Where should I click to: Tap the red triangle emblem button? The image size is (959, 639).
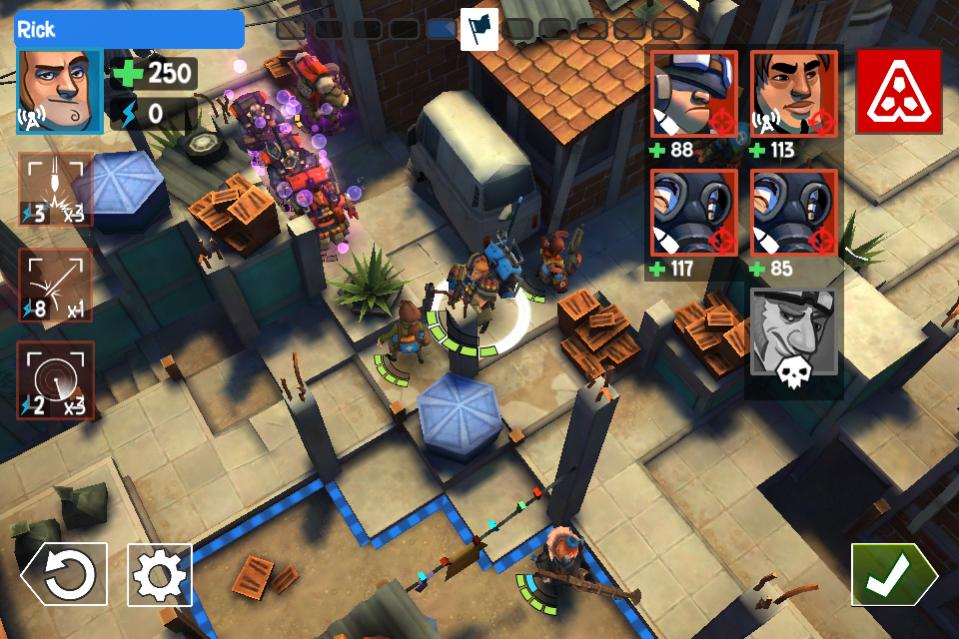pyautogui.click(x=899, y=92)
